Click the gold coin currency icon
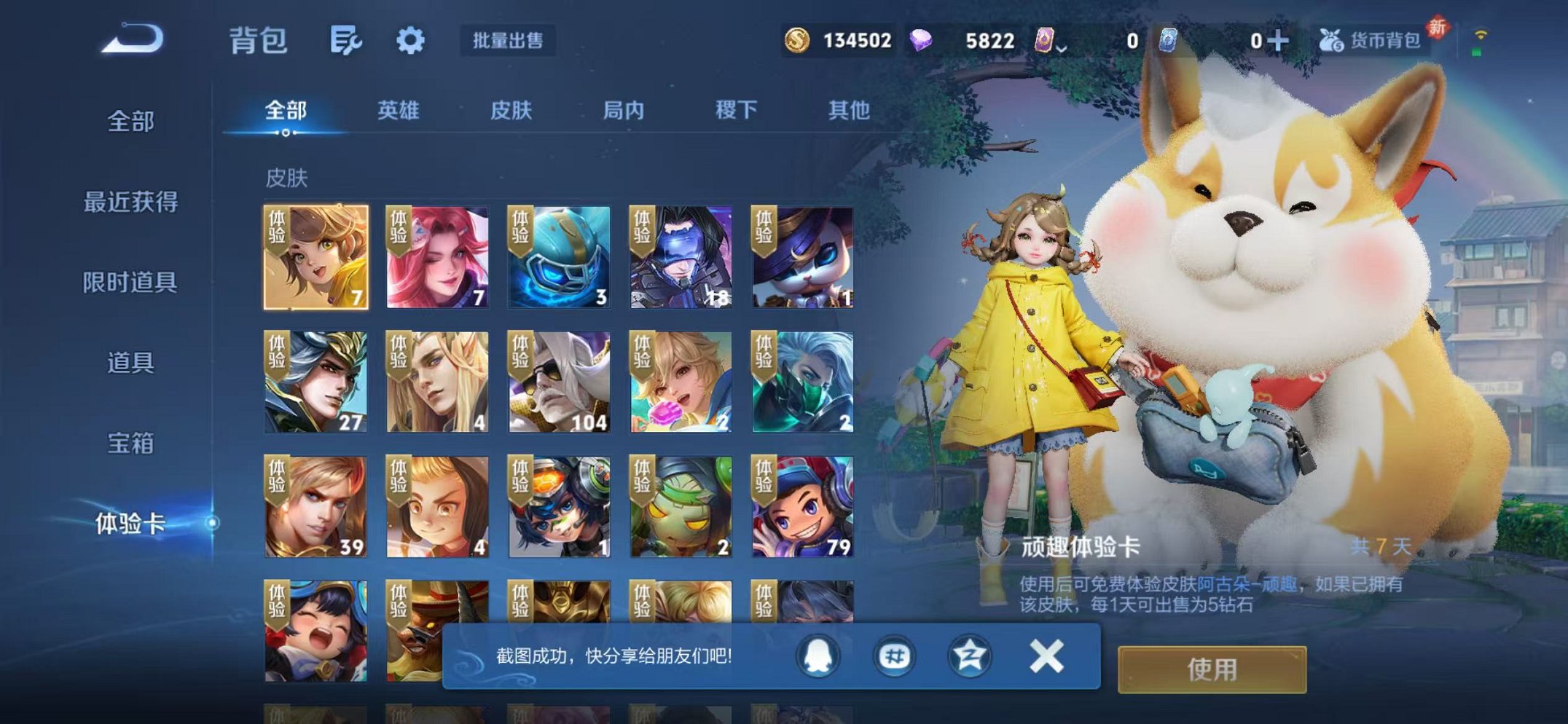 pyautogui.click(x=799, y=42)
